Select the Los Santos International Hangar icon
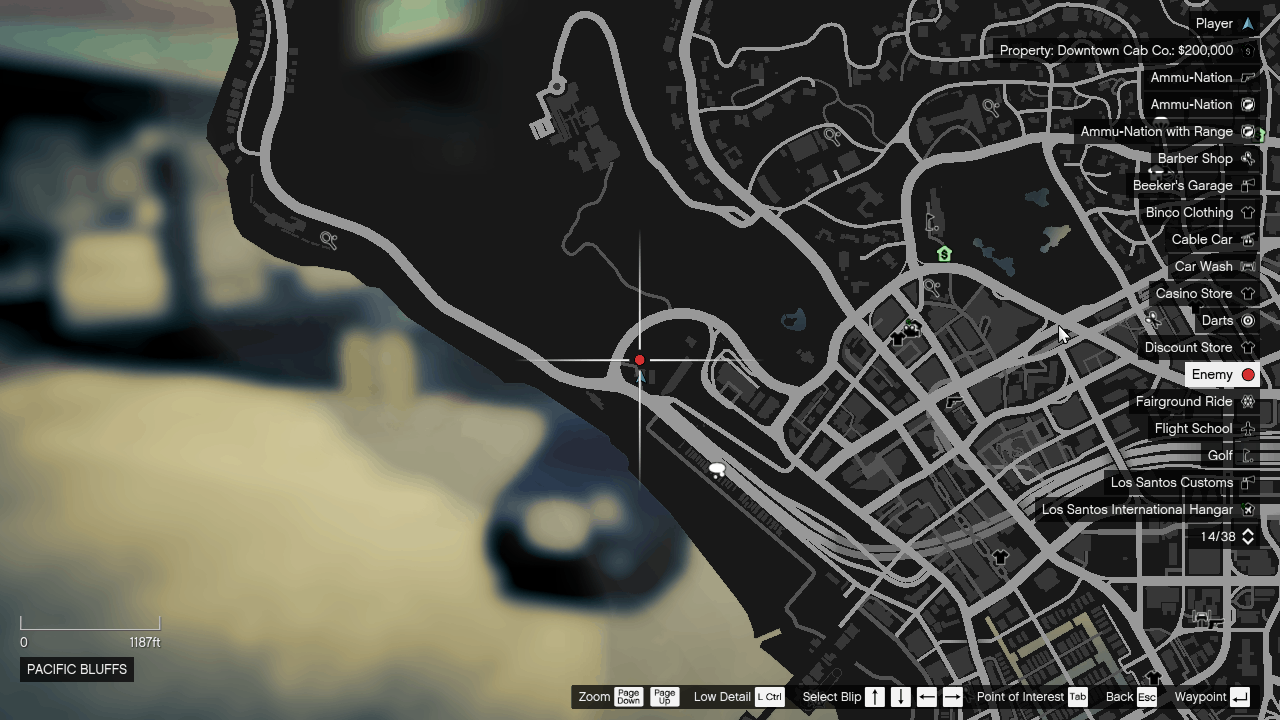Viewport: 1280px width, 720px height. (x=1248, y=509)
